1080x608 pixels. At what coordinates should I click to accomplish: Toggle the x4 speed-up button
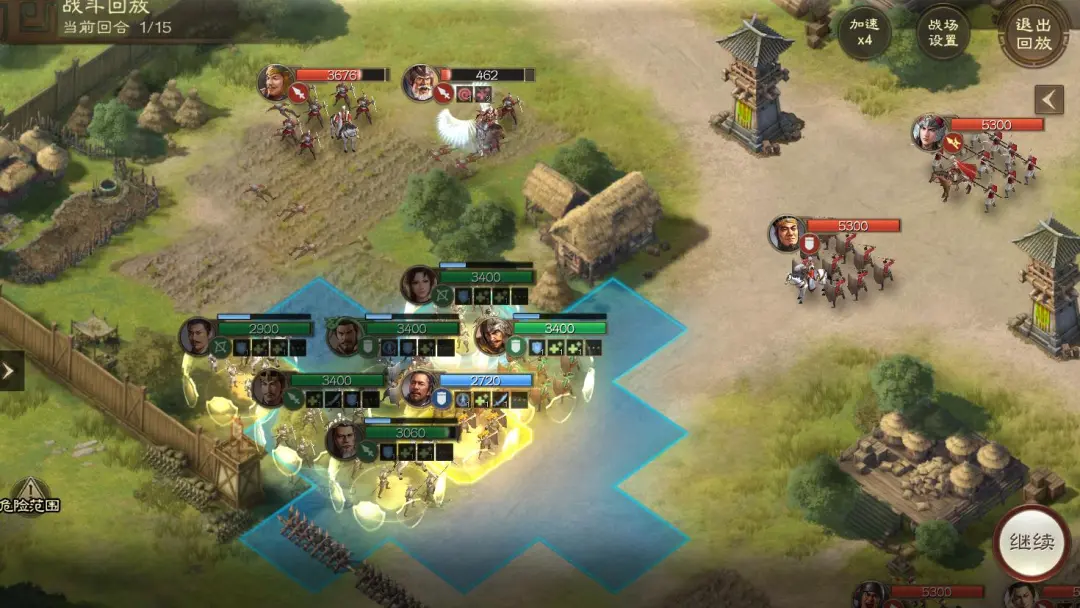coord(863,33)
